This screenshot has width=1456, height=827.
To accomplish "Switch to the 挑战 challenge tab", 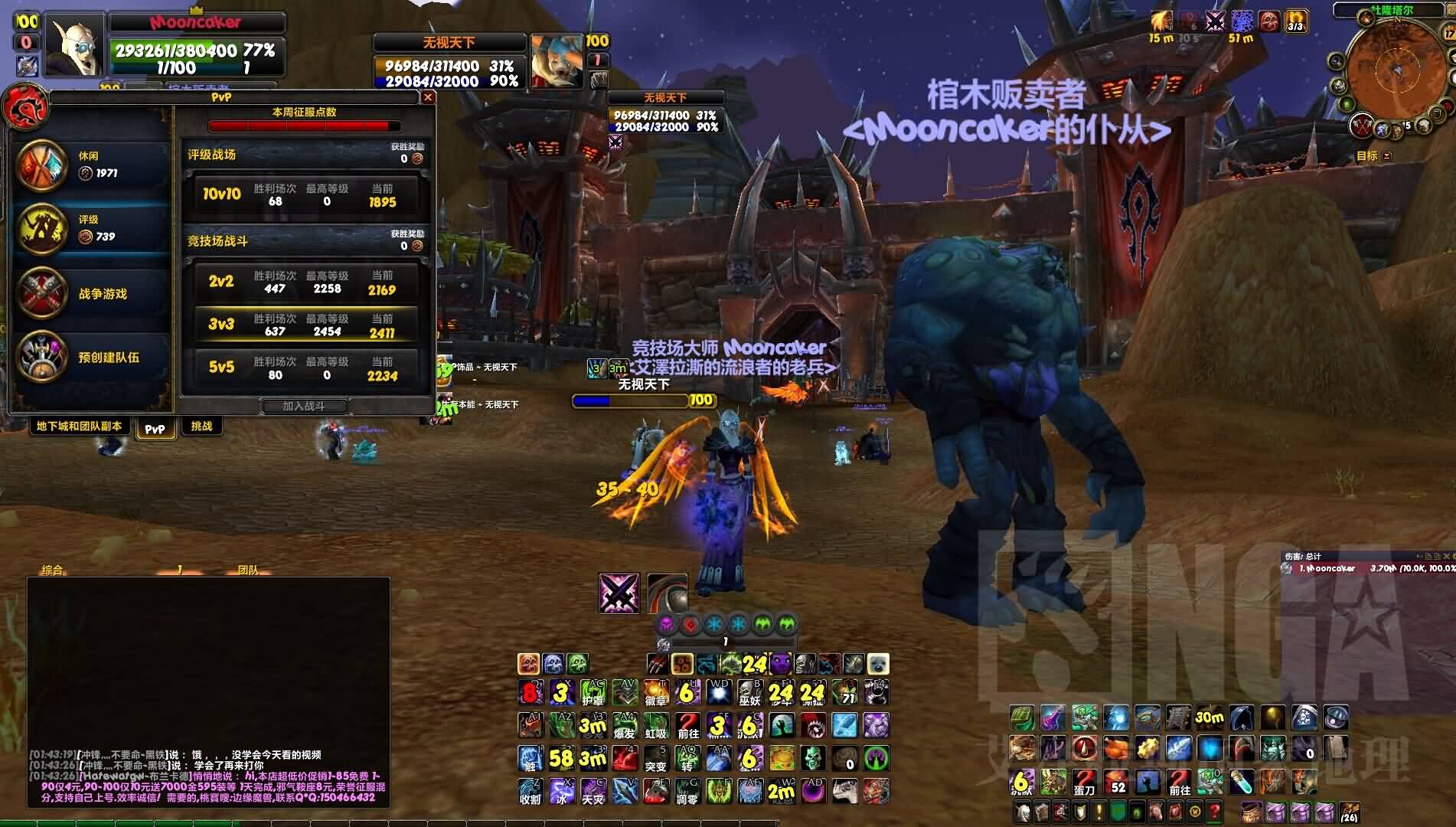I will 201,427.
